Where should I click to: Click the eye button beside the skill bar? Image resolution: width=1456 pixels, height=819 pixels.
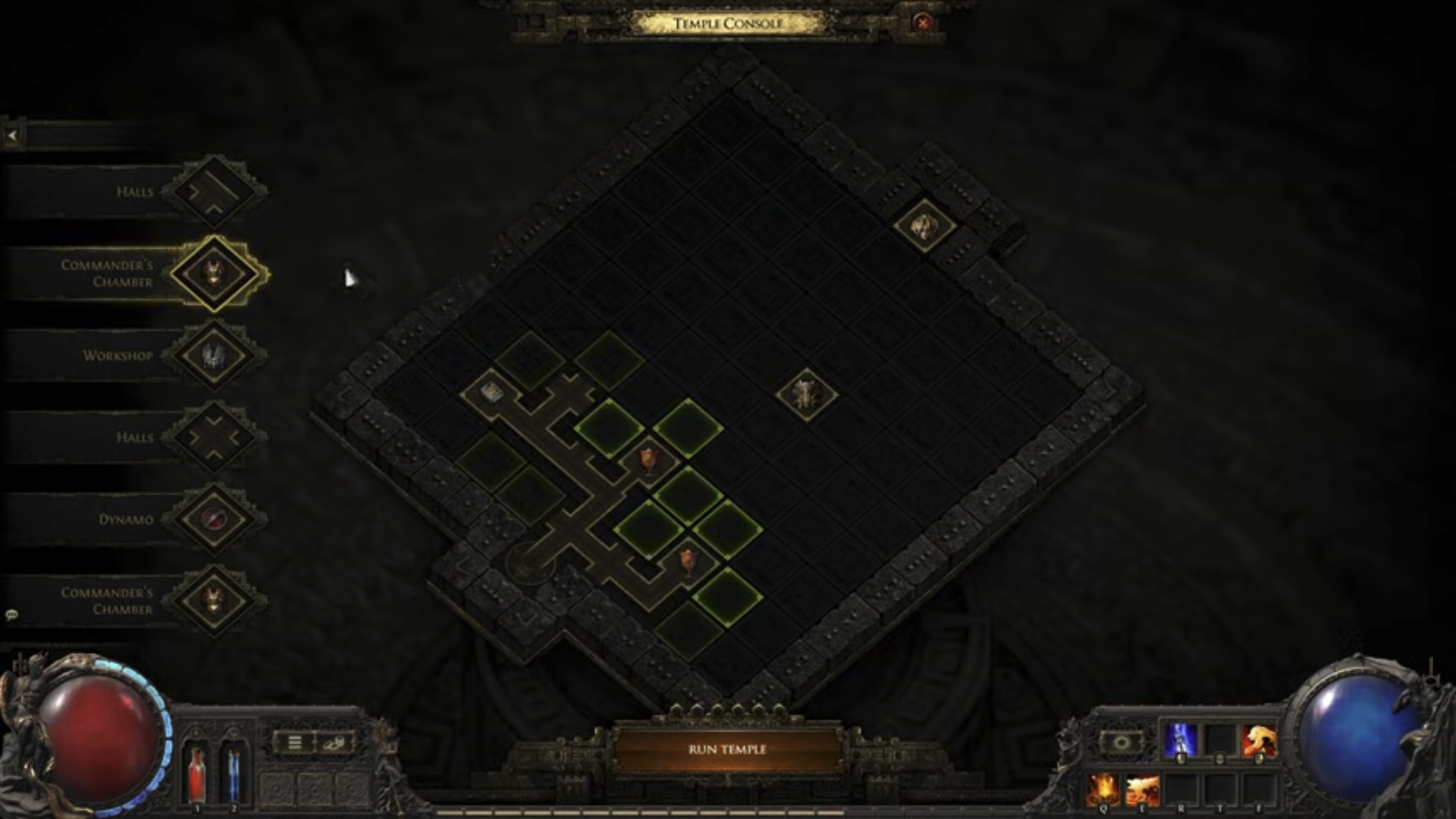point(1120,742)
